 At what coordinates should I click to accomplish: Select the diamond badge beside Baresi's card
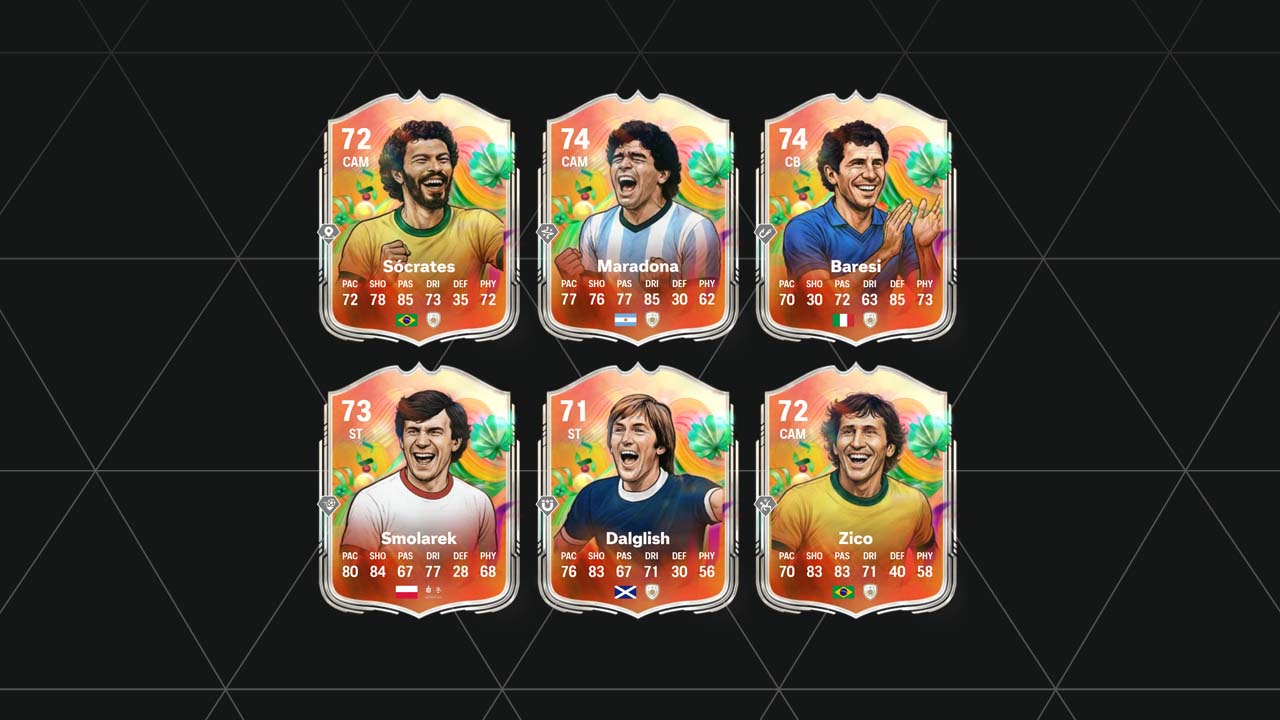coord(765,233)
